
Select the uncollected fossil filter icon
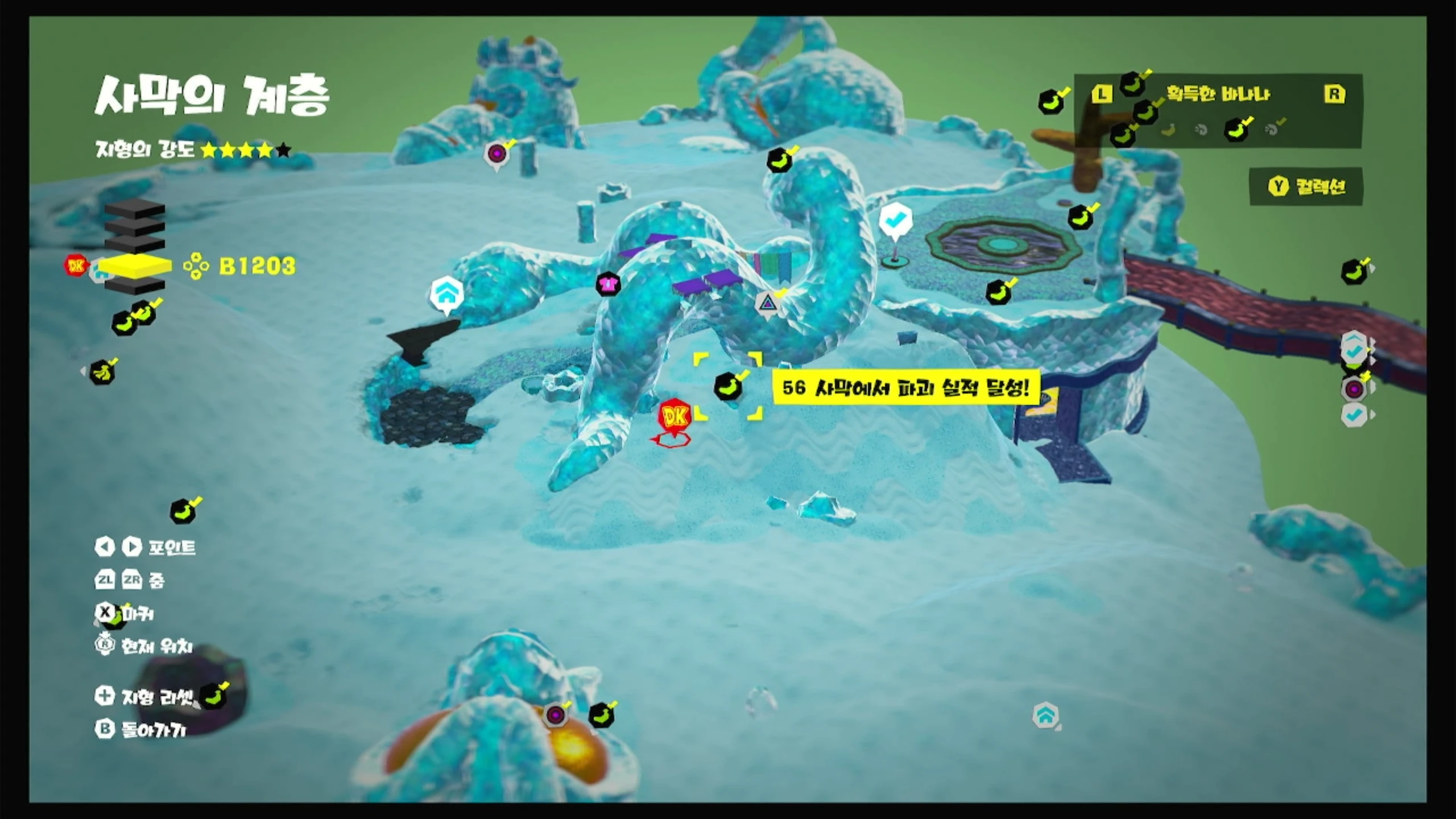[x=1200, y=130]
